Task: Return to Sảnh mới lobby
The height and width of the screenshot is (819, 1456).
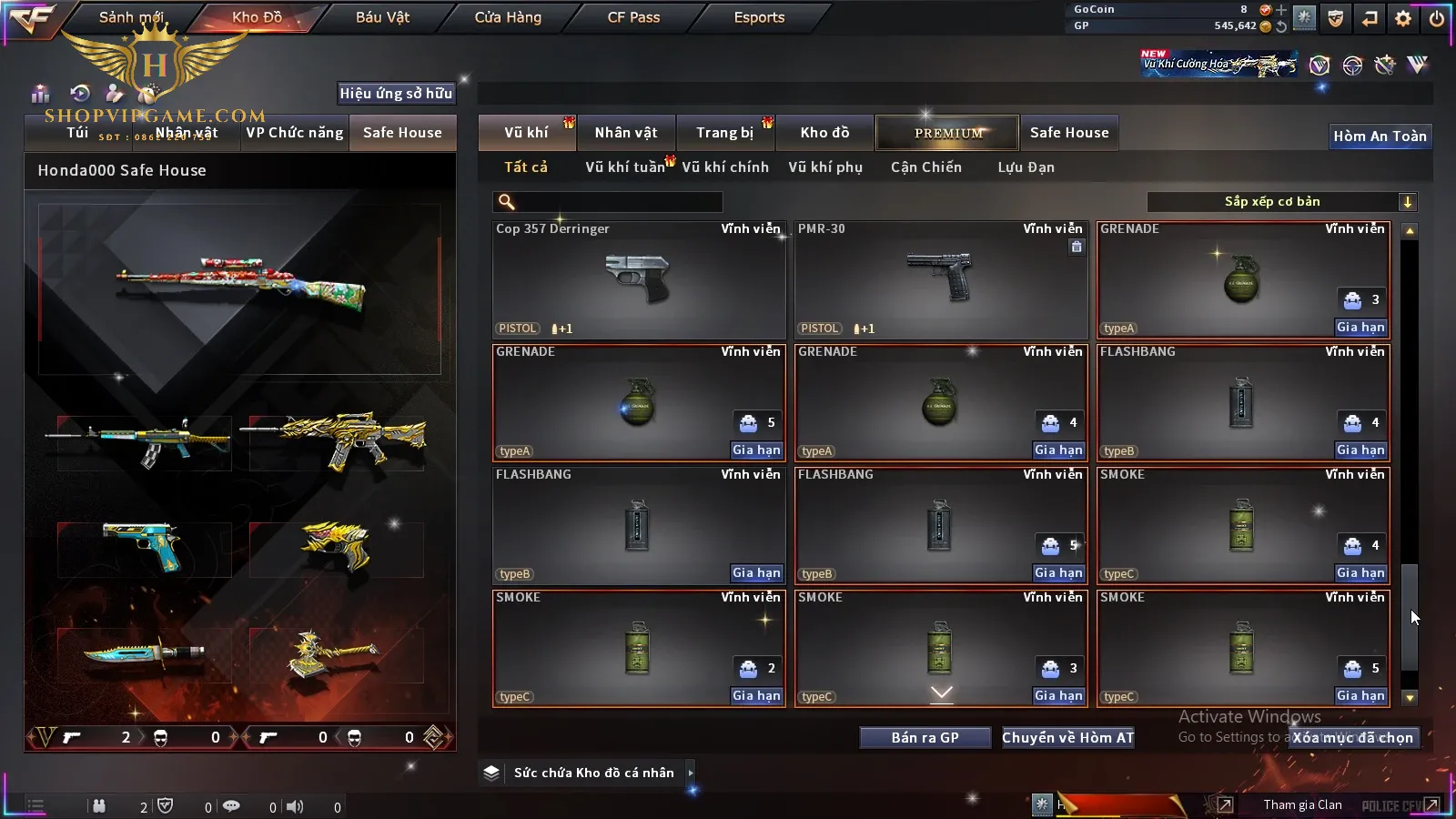Action: coord(131,17)
